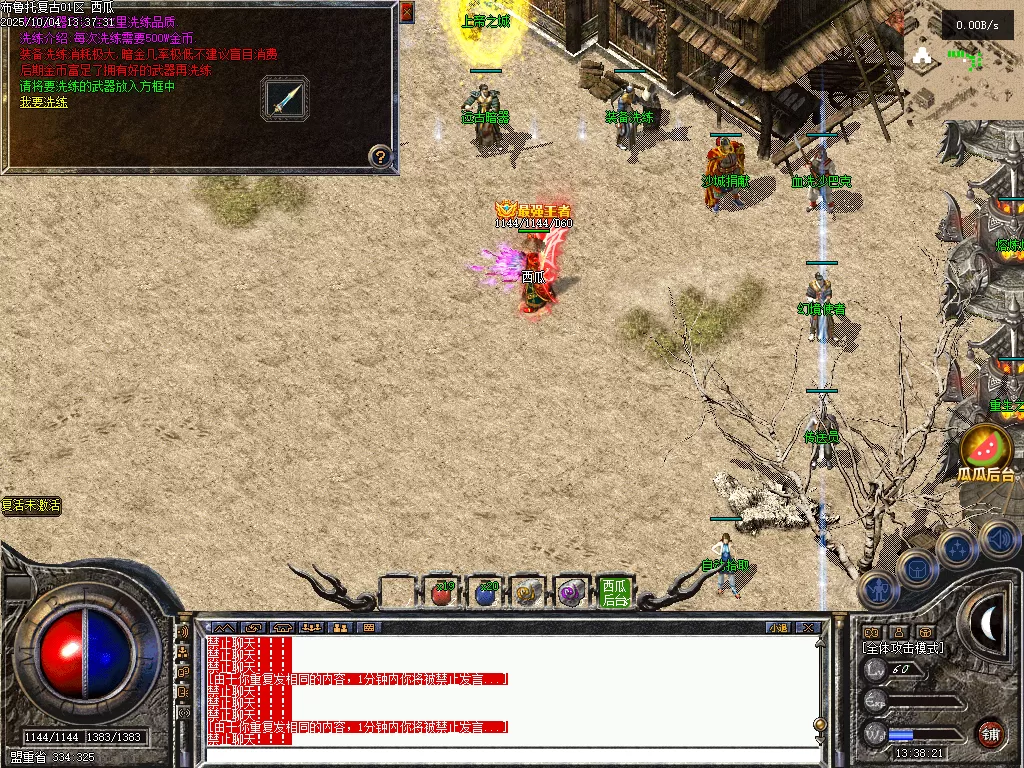Click the 我要洗练 link in the dialog
The width and height of the screenshot is (1024, 768).
(44, 102)
